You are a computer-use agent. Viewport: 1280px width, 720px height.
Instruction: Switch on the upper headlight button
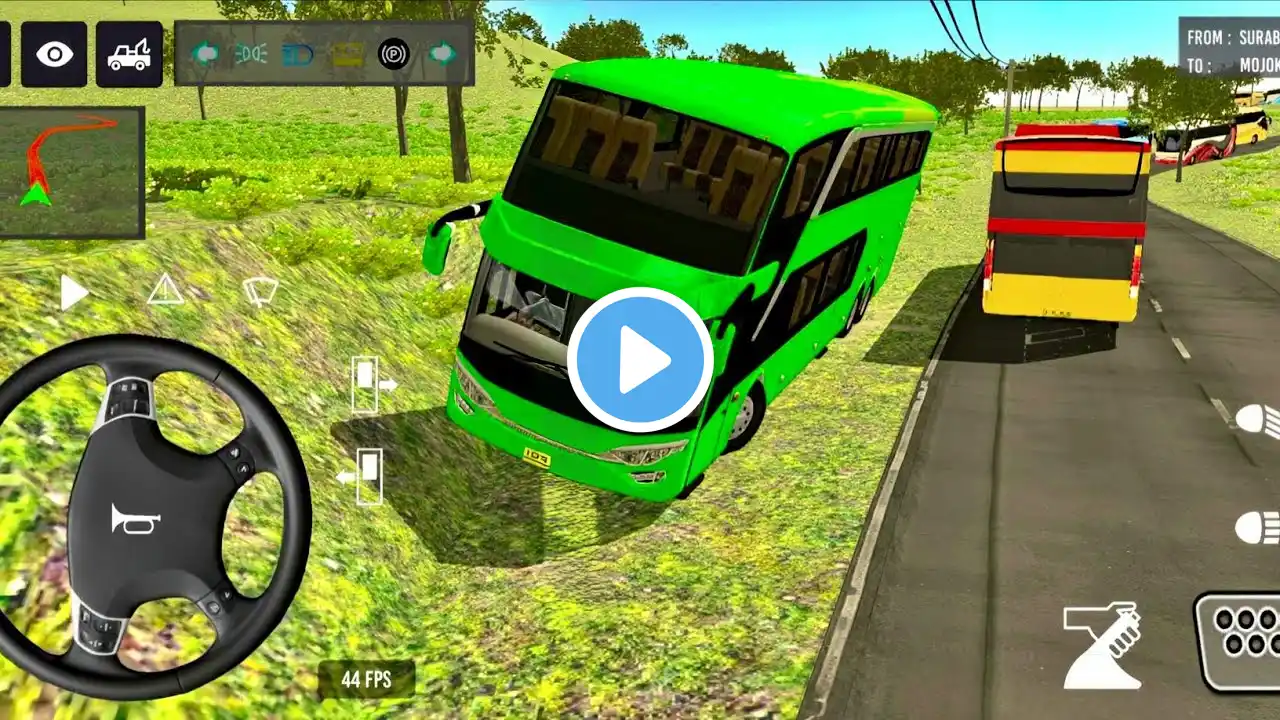point(1257,420)
